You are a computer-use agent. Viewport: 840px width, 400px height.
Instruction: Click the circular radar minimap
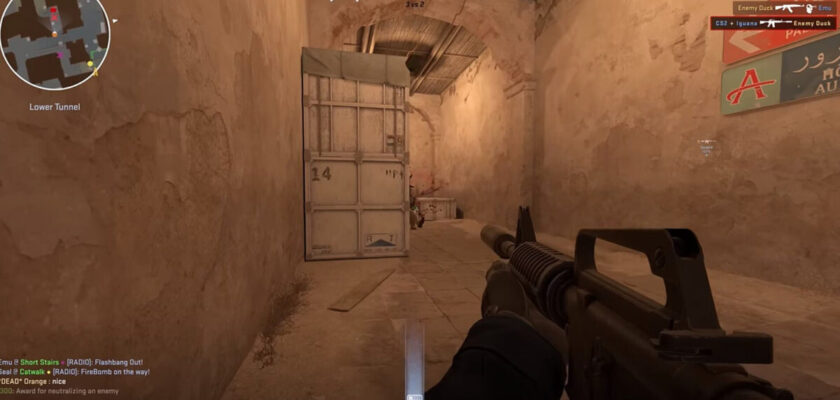(x=54, y=44)
